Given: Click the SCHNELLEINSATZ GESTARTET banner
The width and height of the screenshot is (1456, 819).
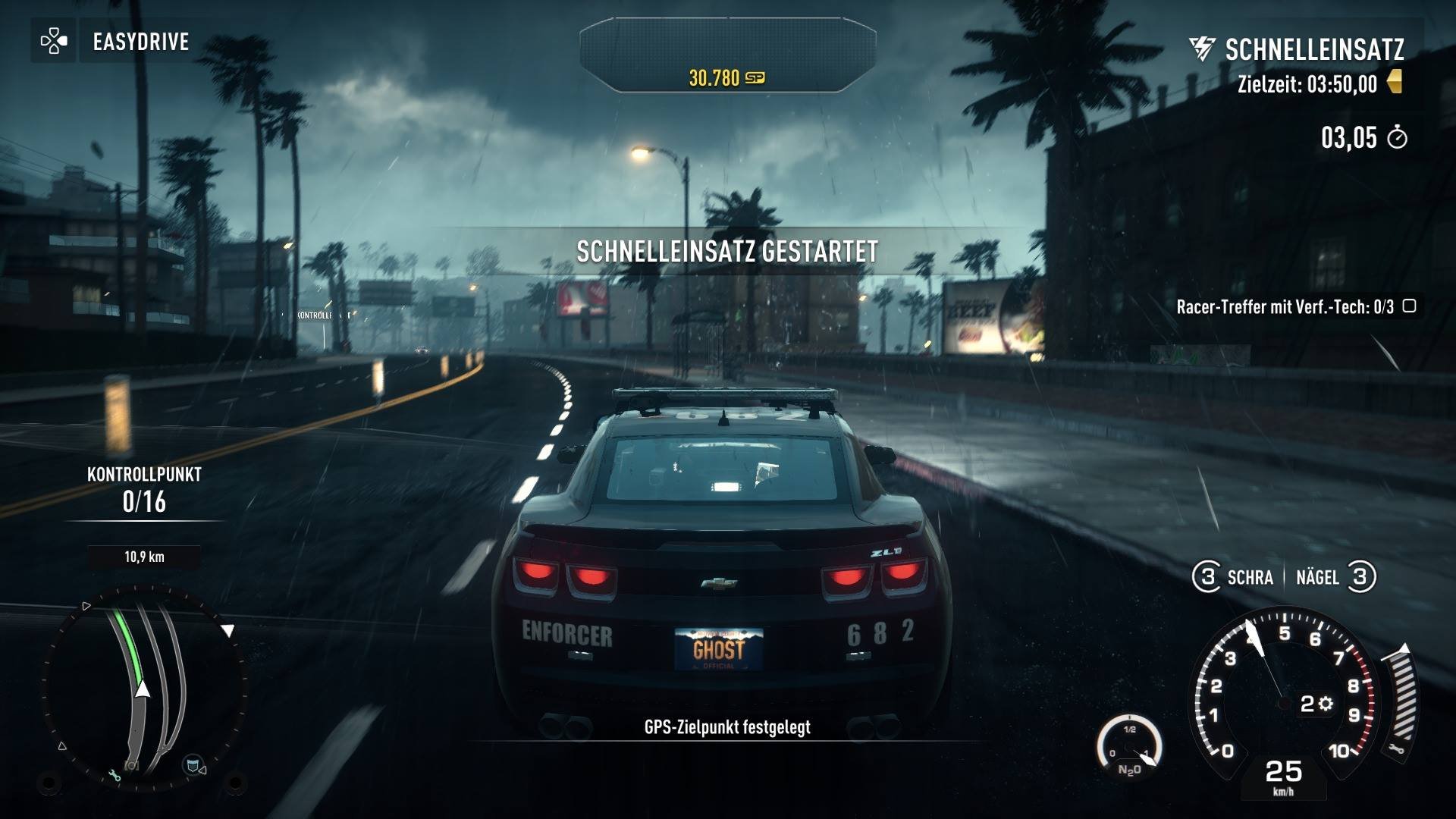Looking at the screenshot, I should tap(728, 249).
